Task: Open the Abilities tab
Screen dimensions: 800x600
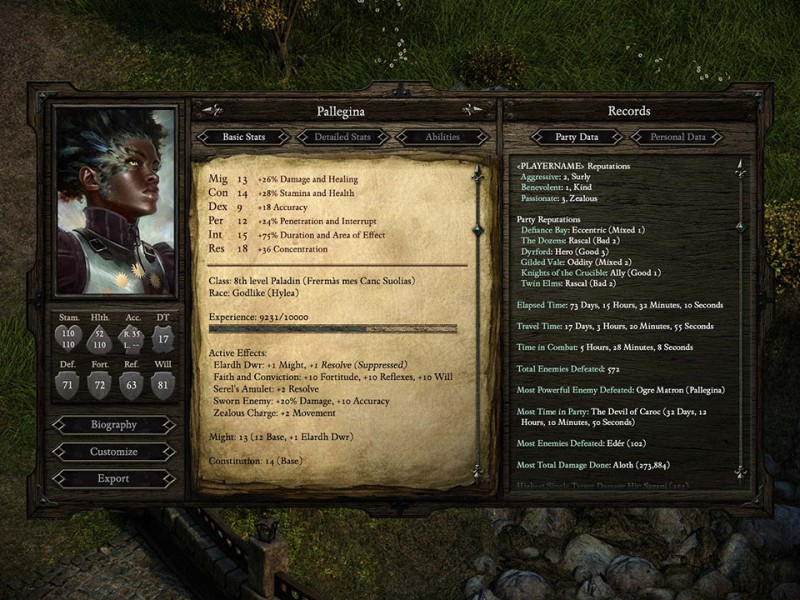Action: (x=442, y=137)
